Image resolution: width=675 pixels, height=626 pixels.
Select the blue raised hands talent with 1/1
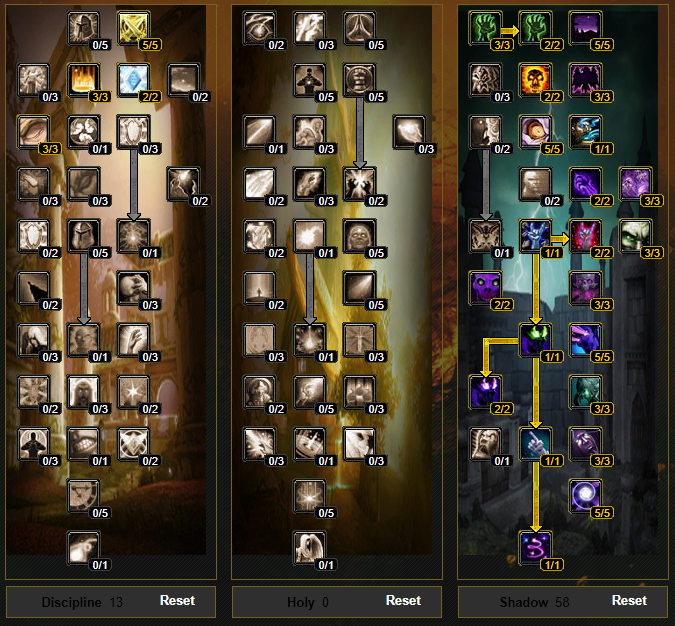click(x=535, y=237)
